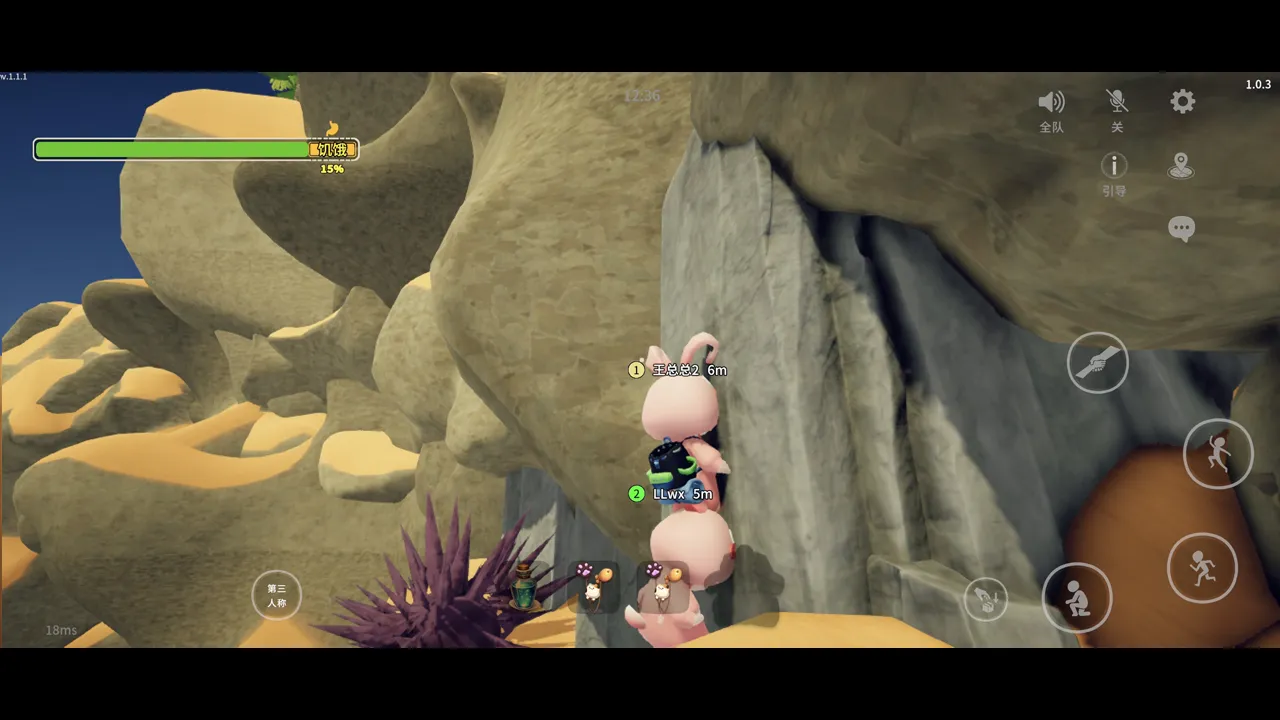Open the 引导 guide info
Viewport: 1280px width, 720px height.
[x=1114, y=166]
